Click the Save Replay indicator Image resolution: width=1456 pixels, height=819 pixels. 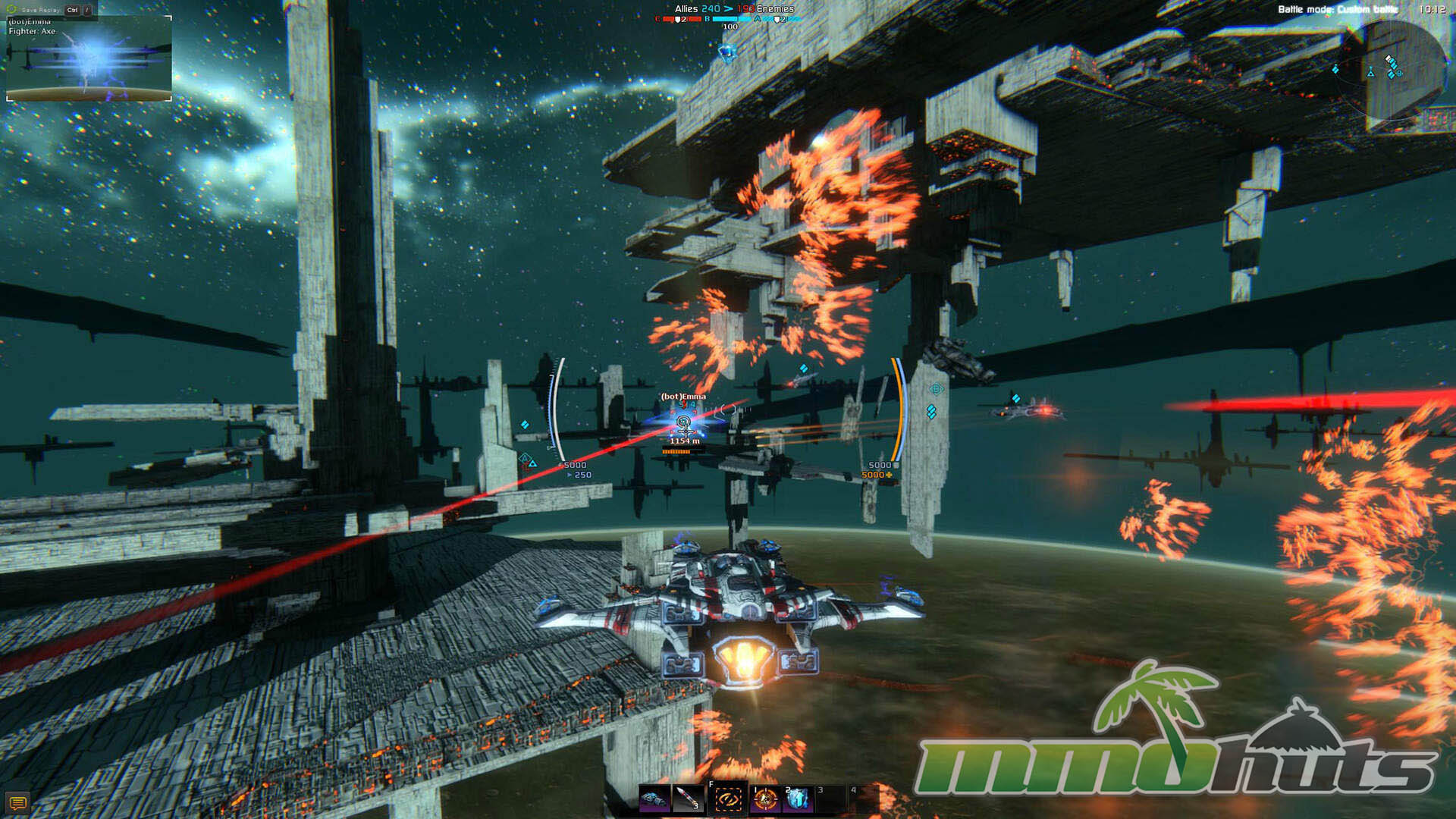(41, 10)
